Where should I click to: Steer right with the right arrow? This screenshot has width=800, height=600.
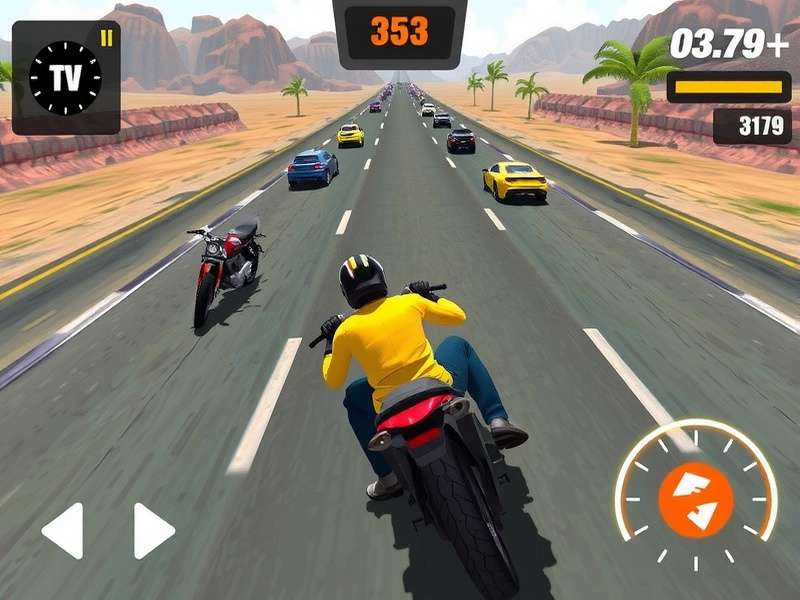click(153, 531)
